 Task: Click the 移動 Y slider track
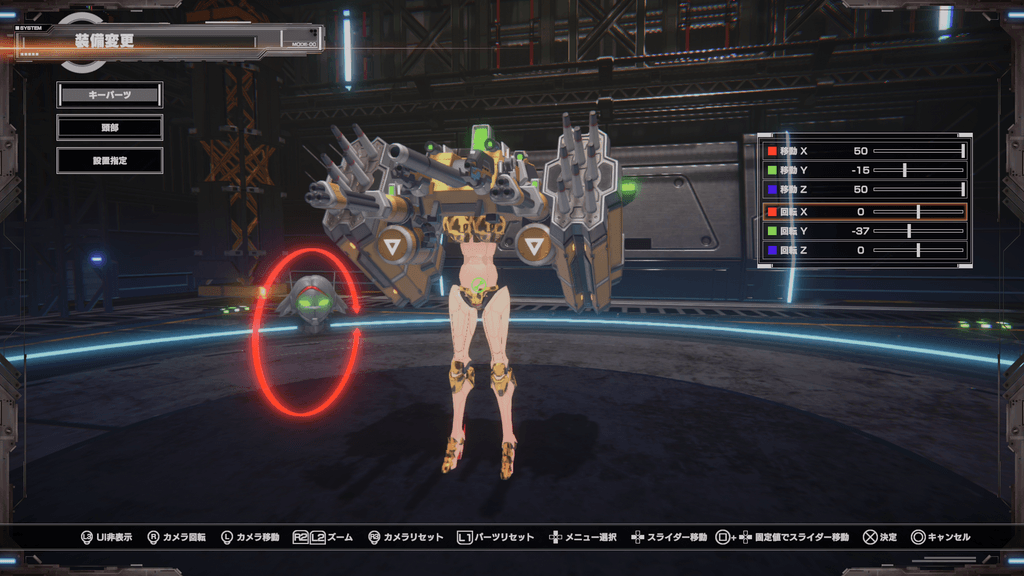pyautogui.click(x=918, y=170)
